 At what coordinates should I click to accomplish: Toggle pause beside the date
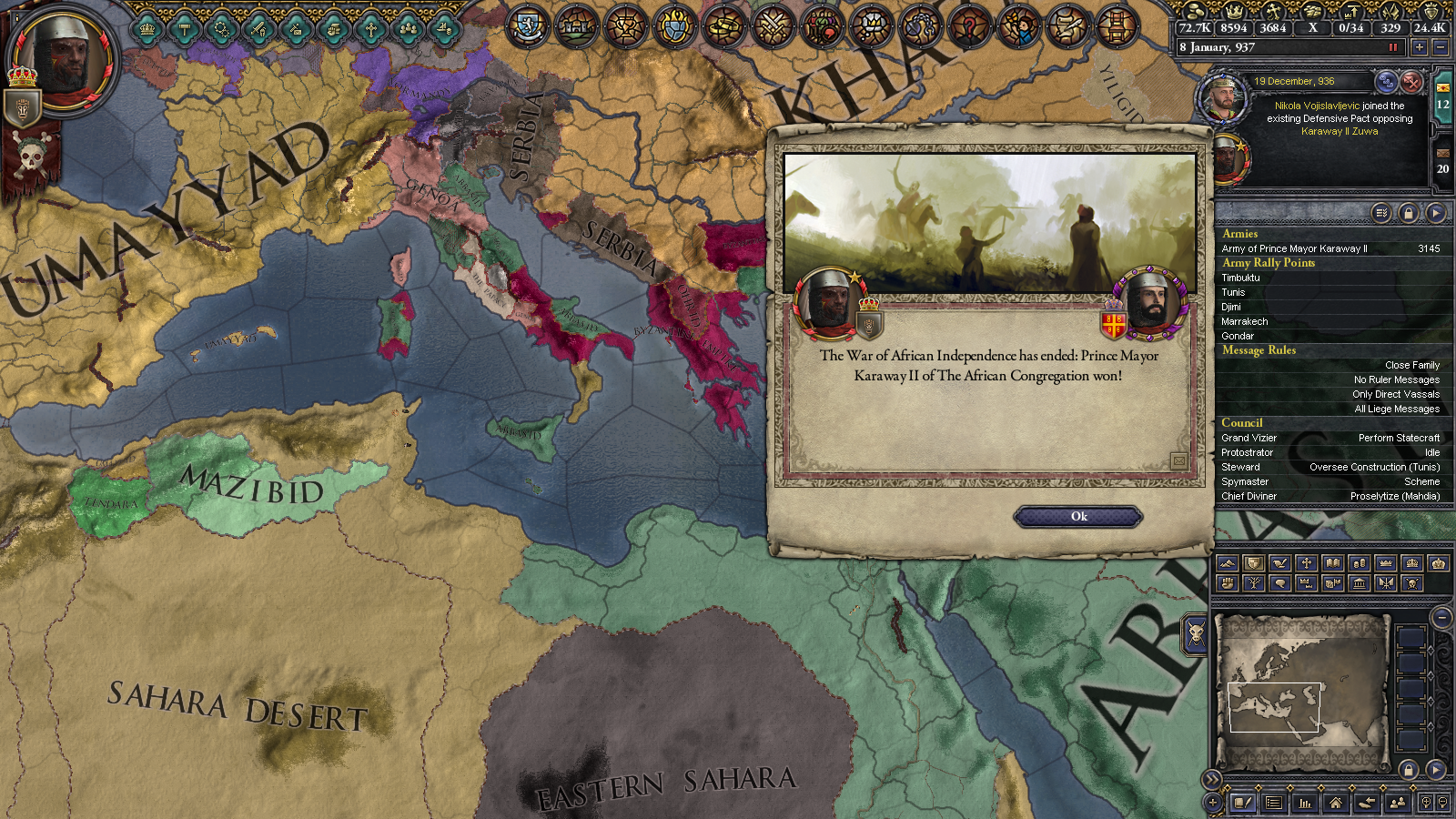click(1392, 47)
